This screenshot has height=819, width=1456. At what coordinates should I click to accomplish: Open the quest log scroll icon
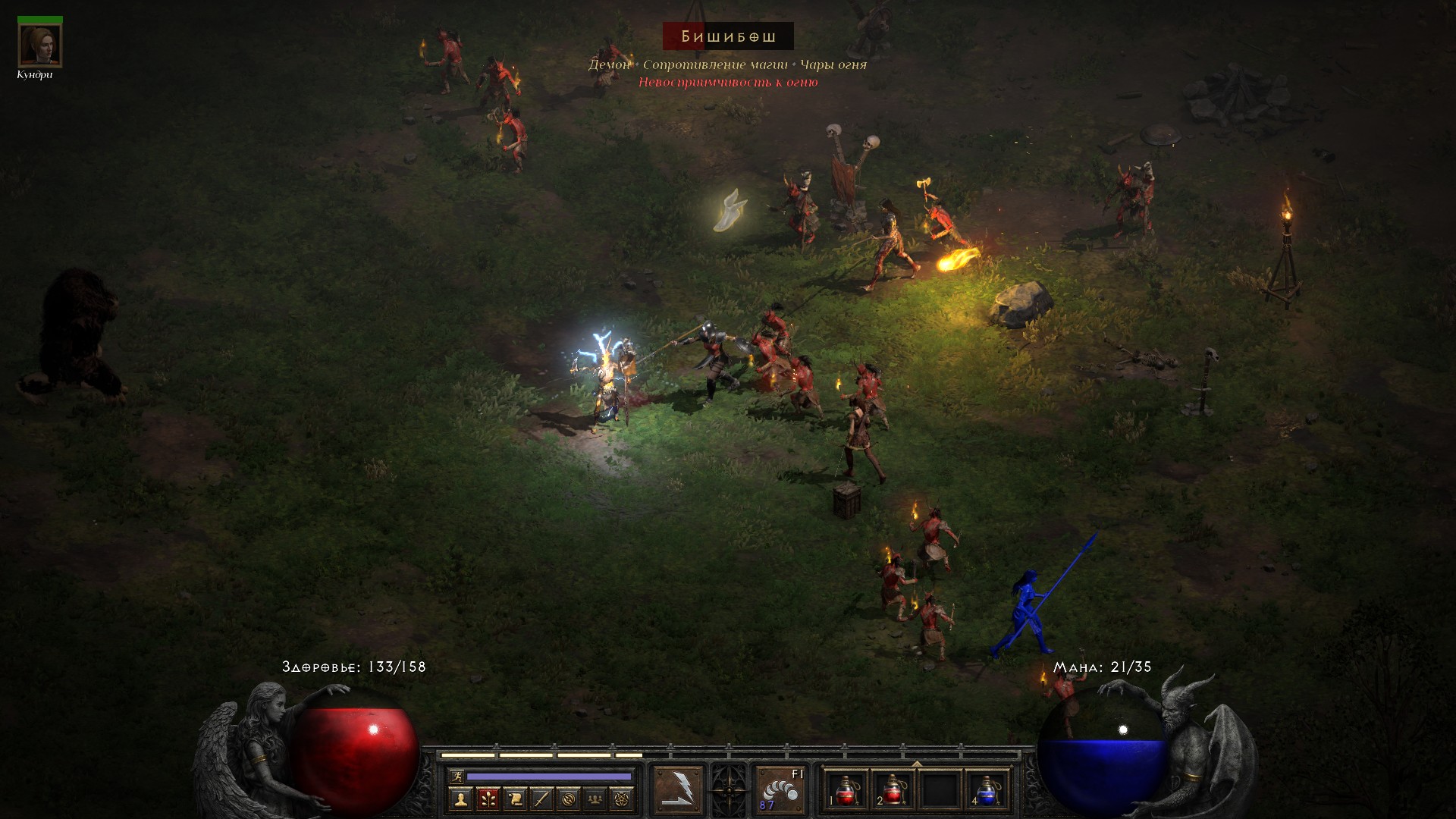tap(515, 799)
